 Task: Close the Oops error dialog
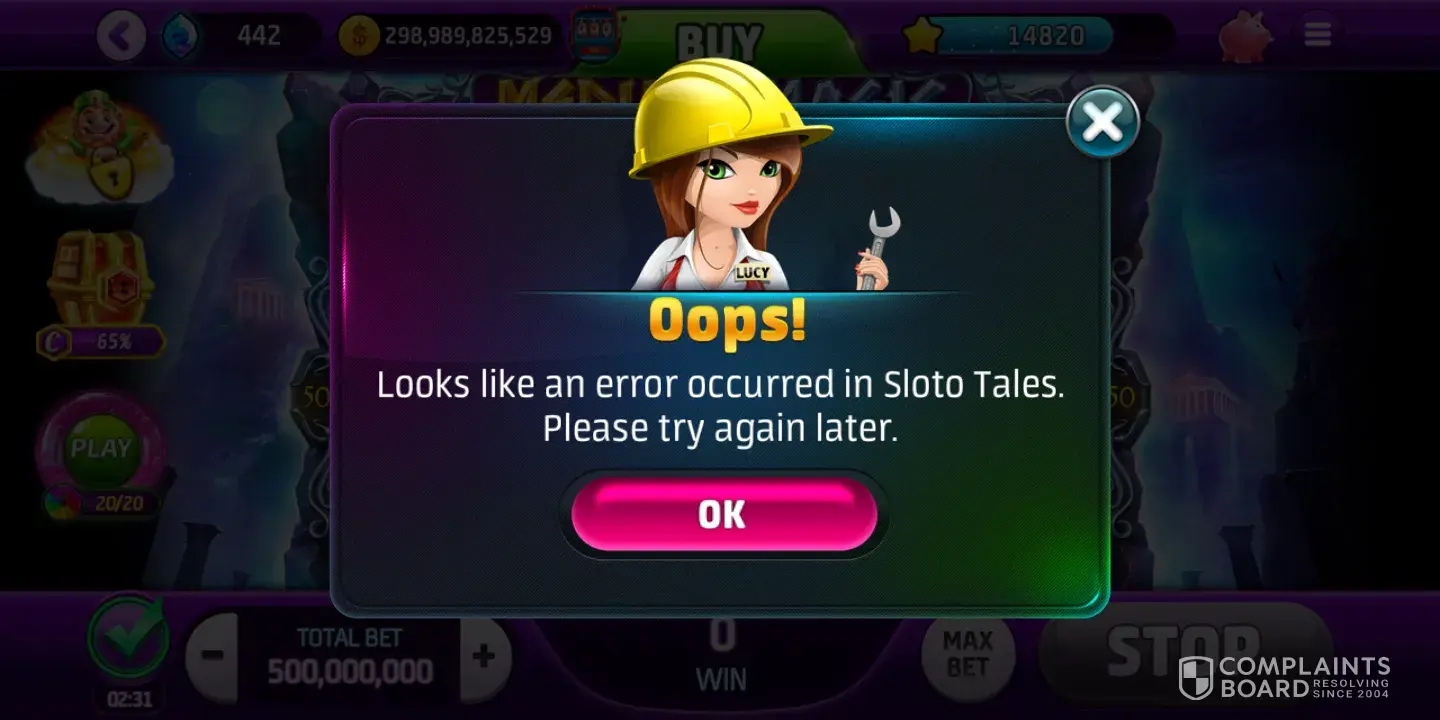(x=1102, y=122)
